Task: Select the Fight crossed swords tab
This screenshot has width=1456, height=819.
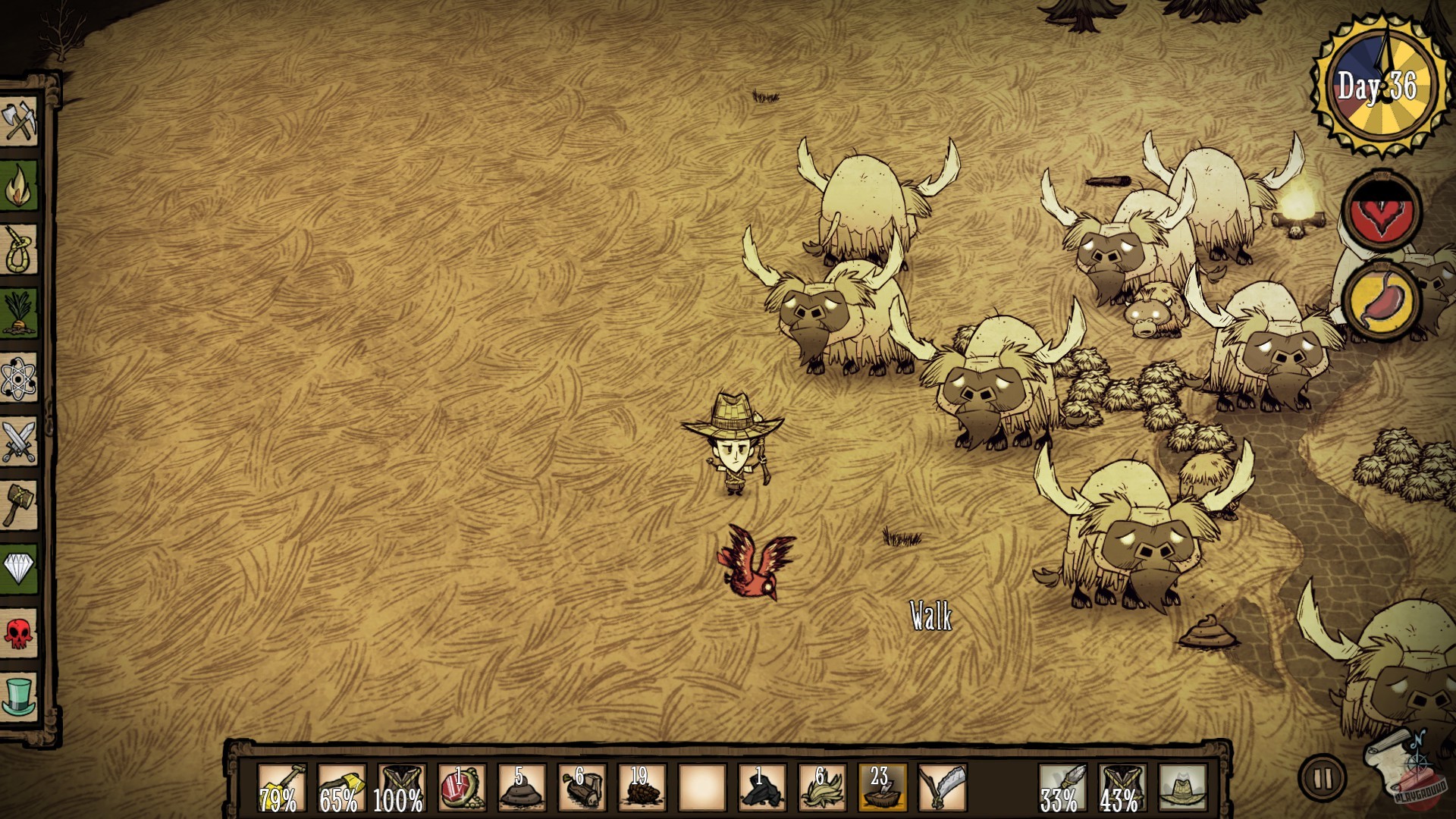Action: click(x=20, y=441)
